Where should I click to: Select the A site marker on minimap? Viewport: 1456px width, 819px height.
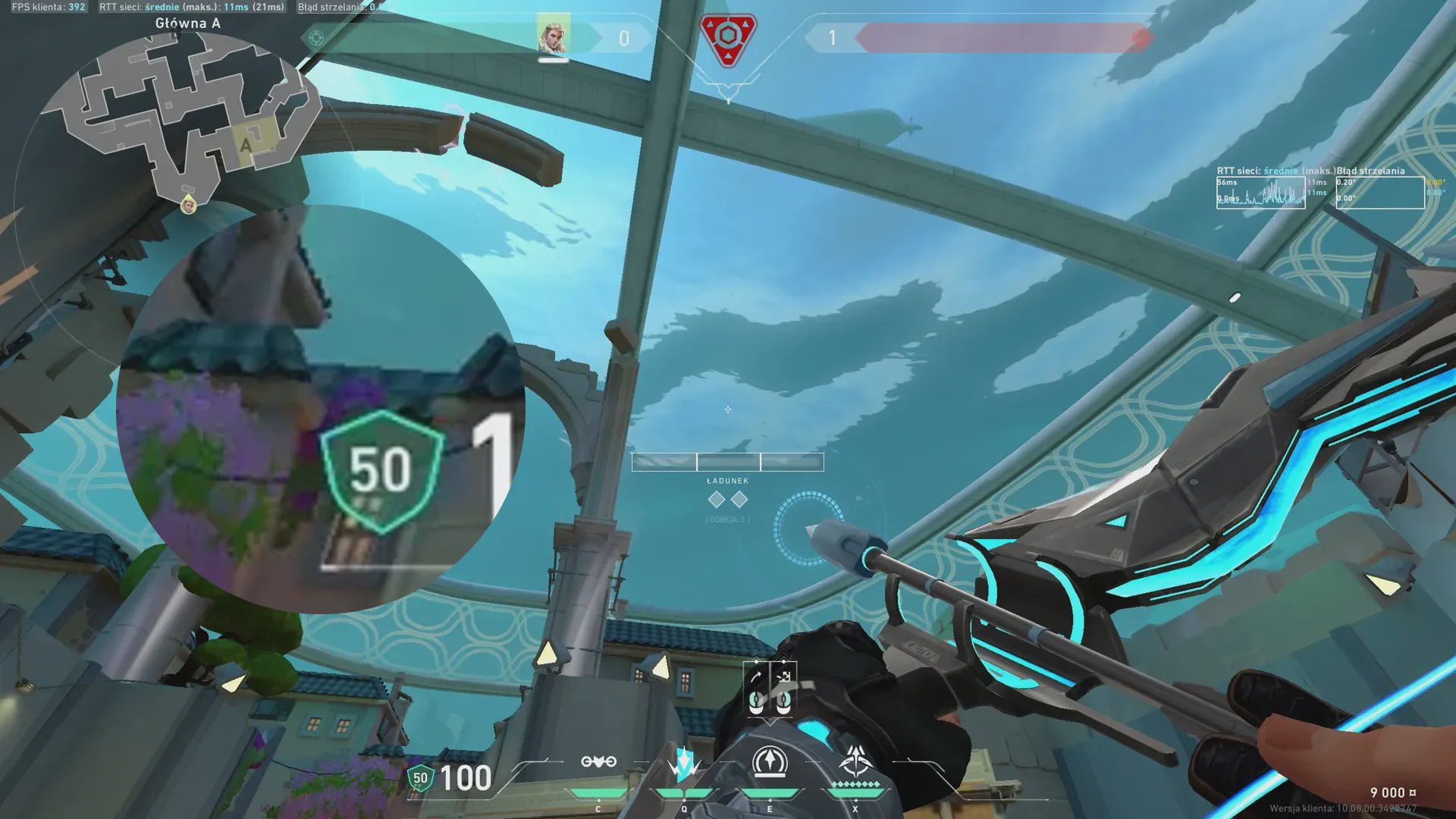[246, 145]
